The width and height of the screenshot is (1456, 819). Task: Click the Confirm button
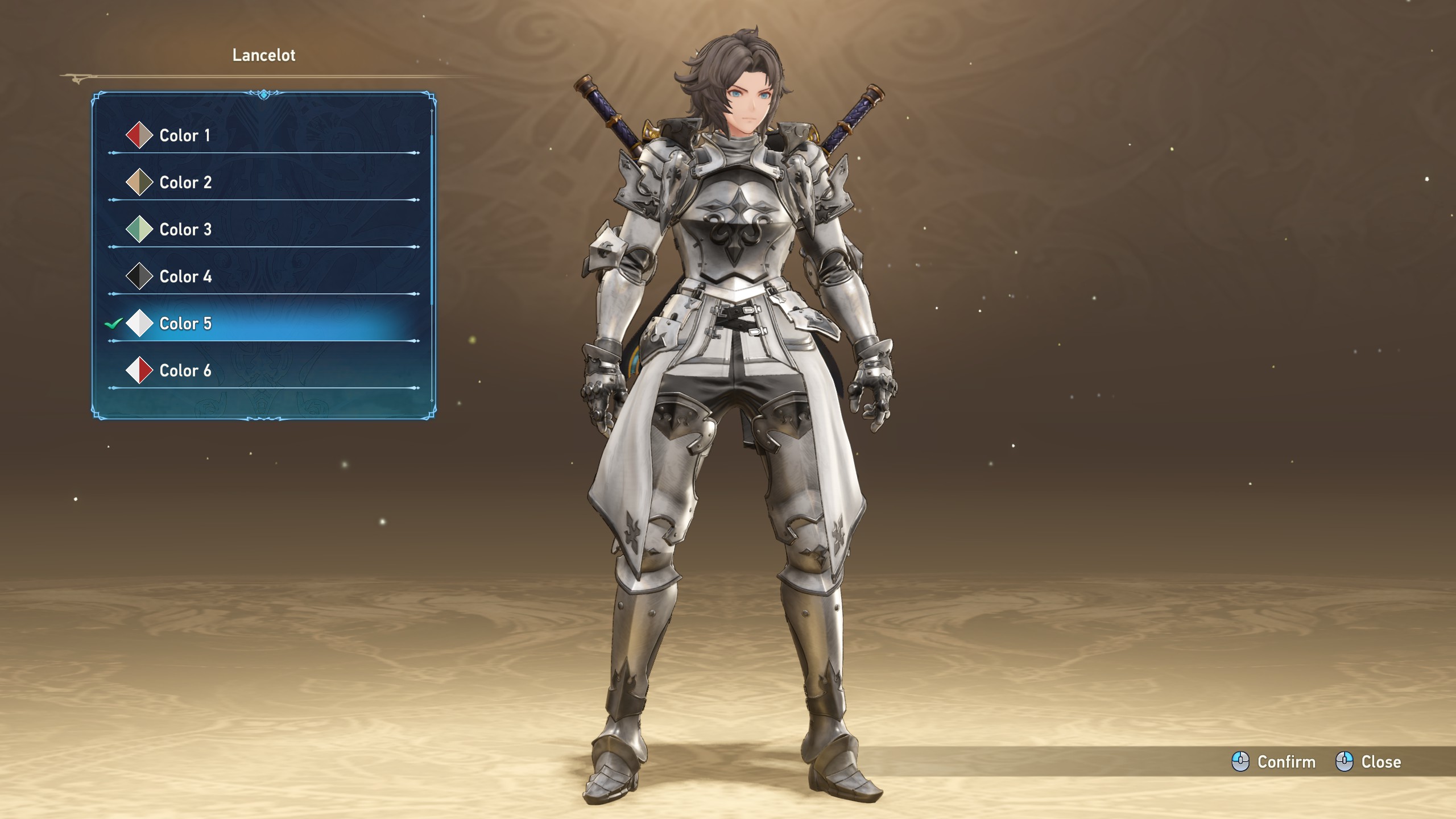tap(1274, 762)
